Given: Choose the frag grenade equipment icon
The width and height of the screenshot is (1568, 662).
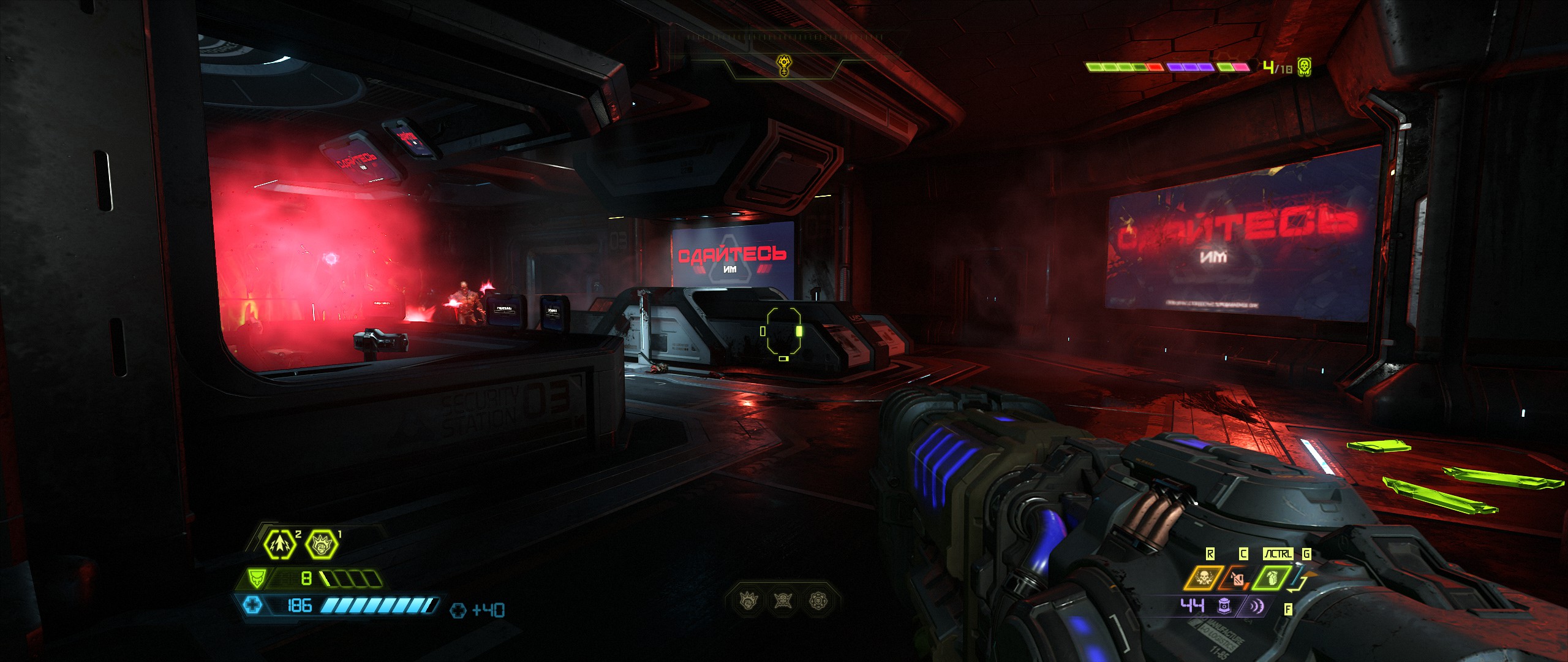Looking at the screenshot, I should coord(1272,578).
